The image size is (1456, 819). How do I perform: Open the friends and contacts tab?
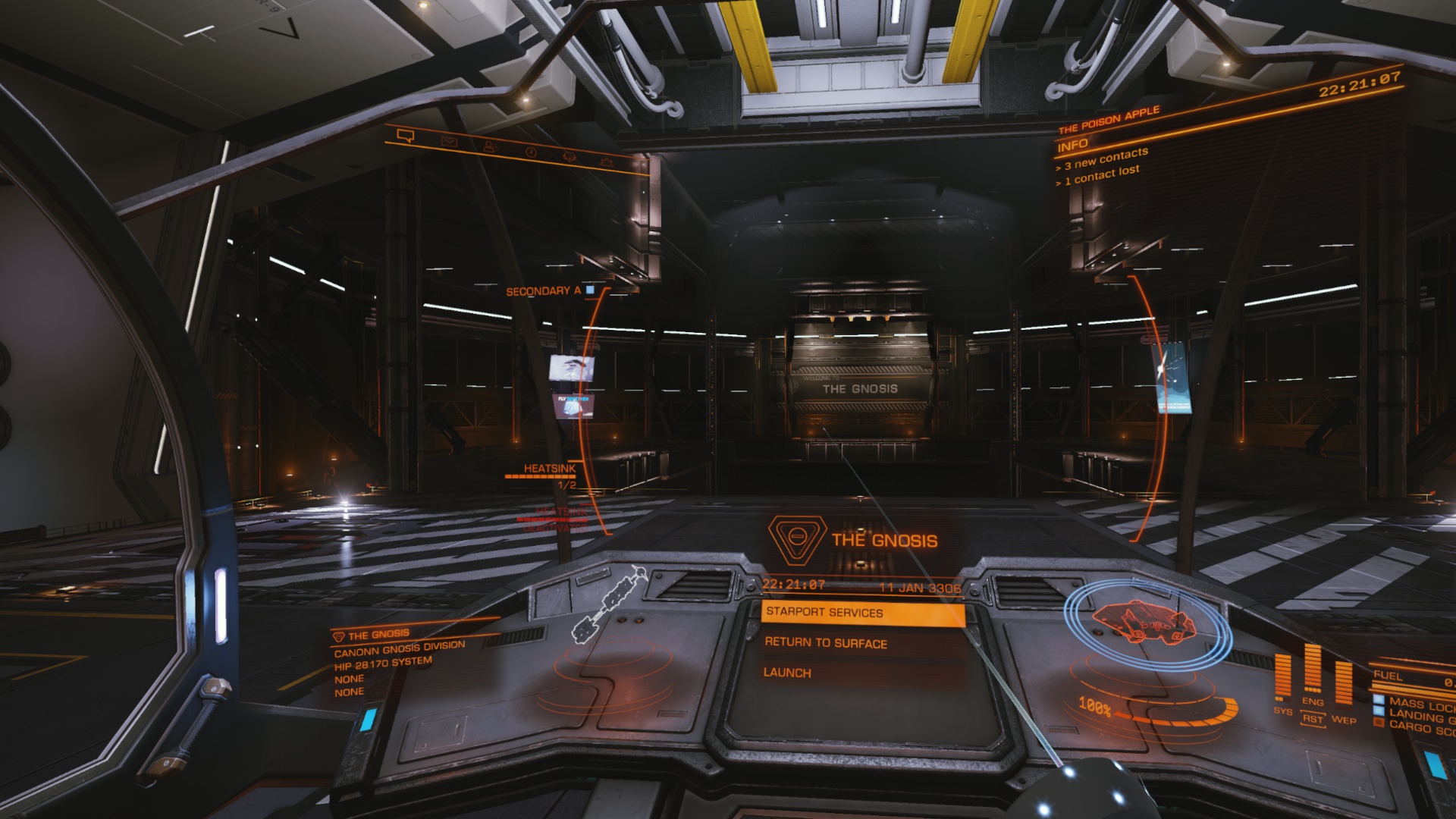point(489,146)
